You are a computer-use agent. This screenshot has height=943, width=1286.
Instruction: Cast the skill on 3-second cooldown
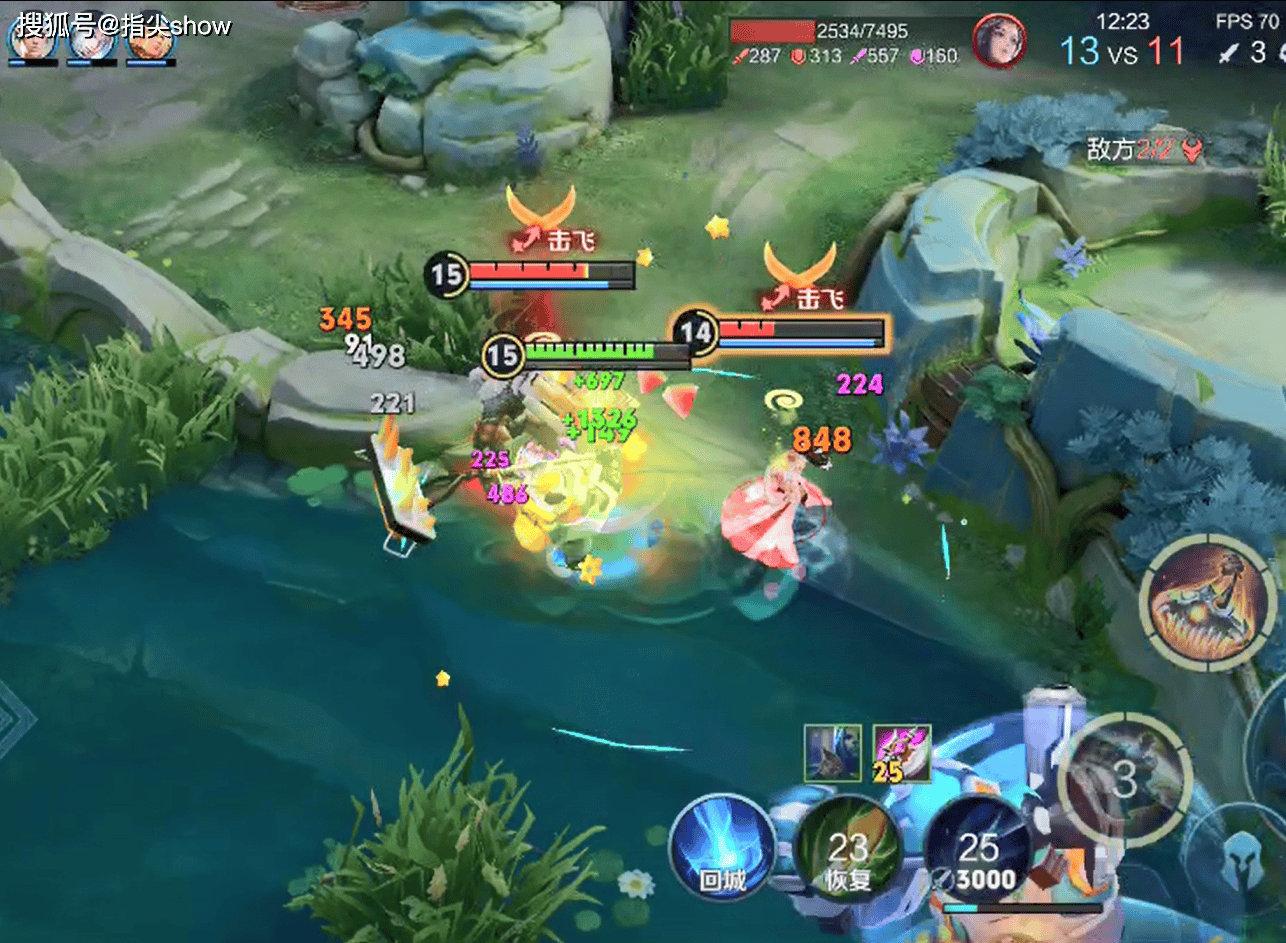pyautogui.click(x=1125, y=780)
